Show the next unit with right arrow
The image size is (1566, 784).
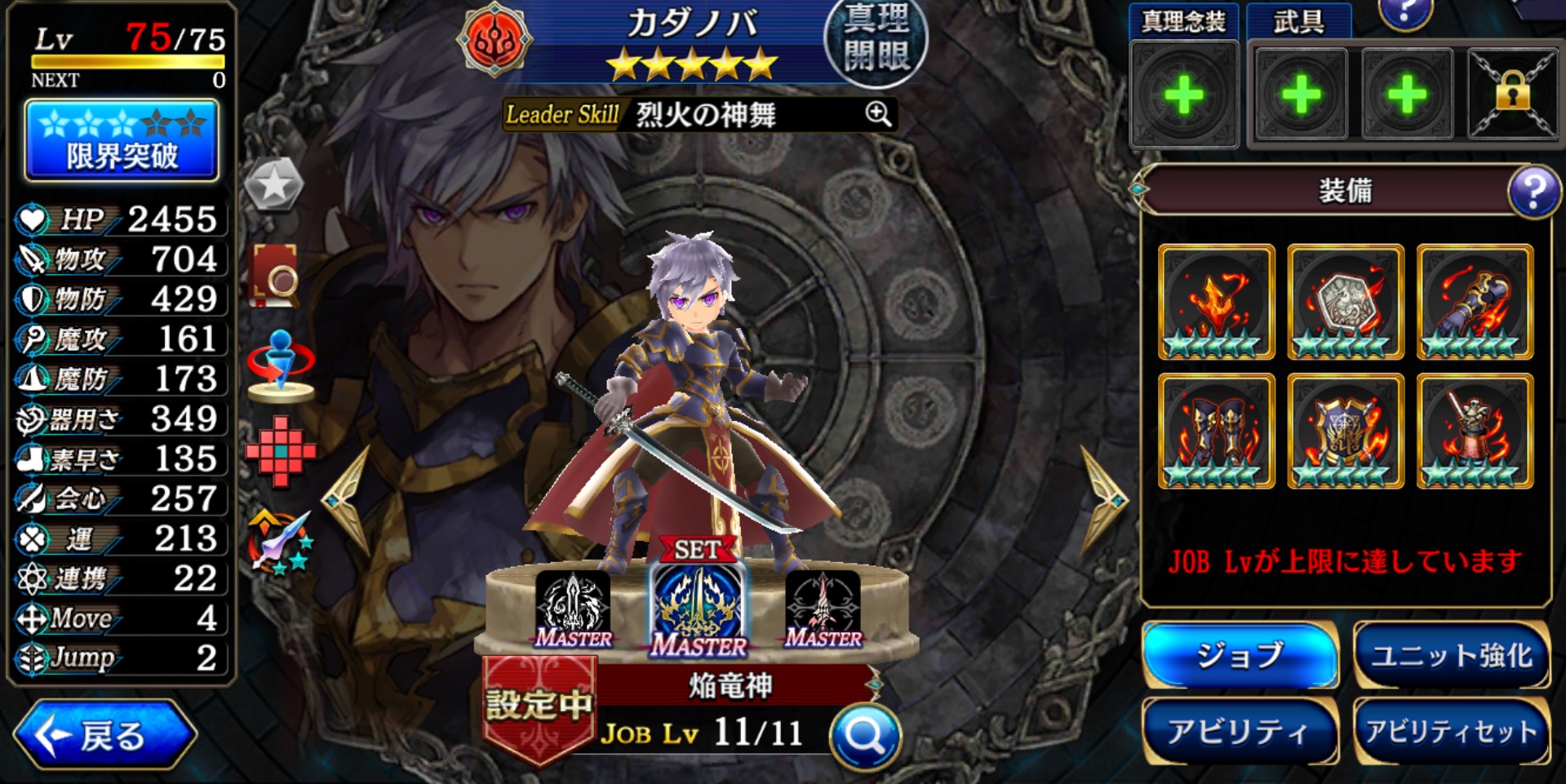[x=1104, y=498]
